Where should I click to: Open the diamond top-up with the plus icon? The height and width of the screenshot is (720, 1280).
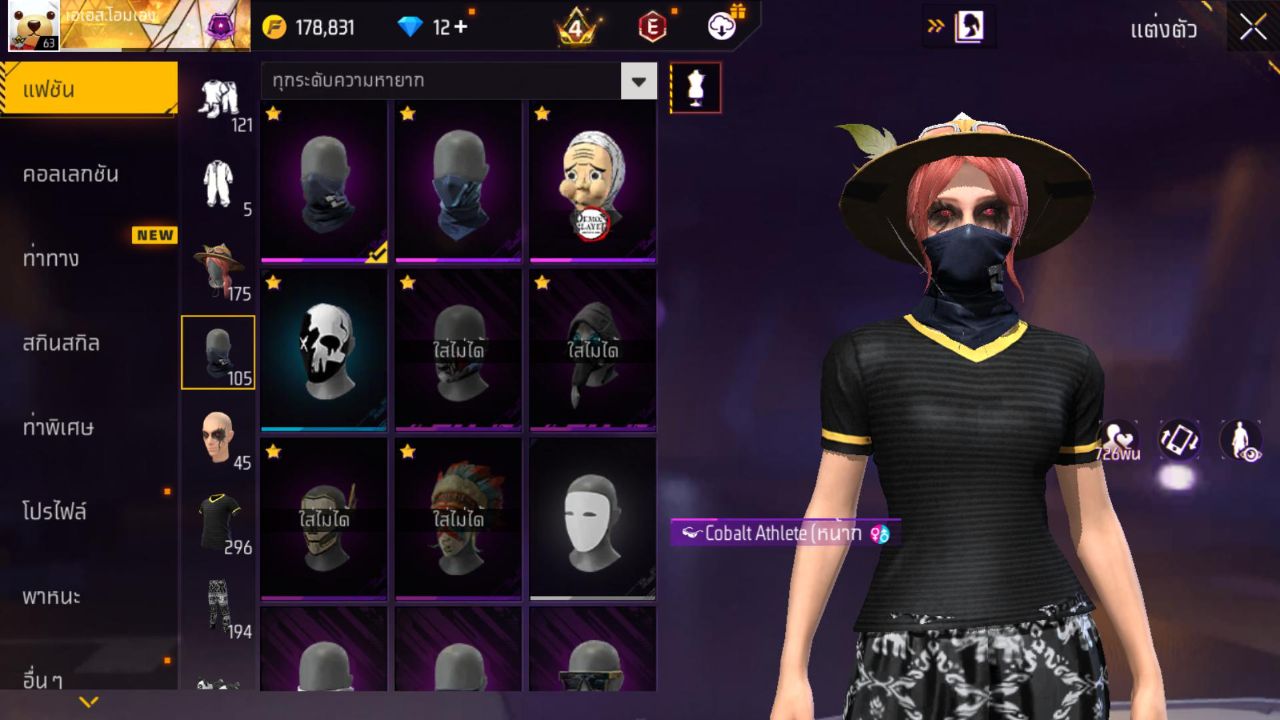click(x=461, y=27)
